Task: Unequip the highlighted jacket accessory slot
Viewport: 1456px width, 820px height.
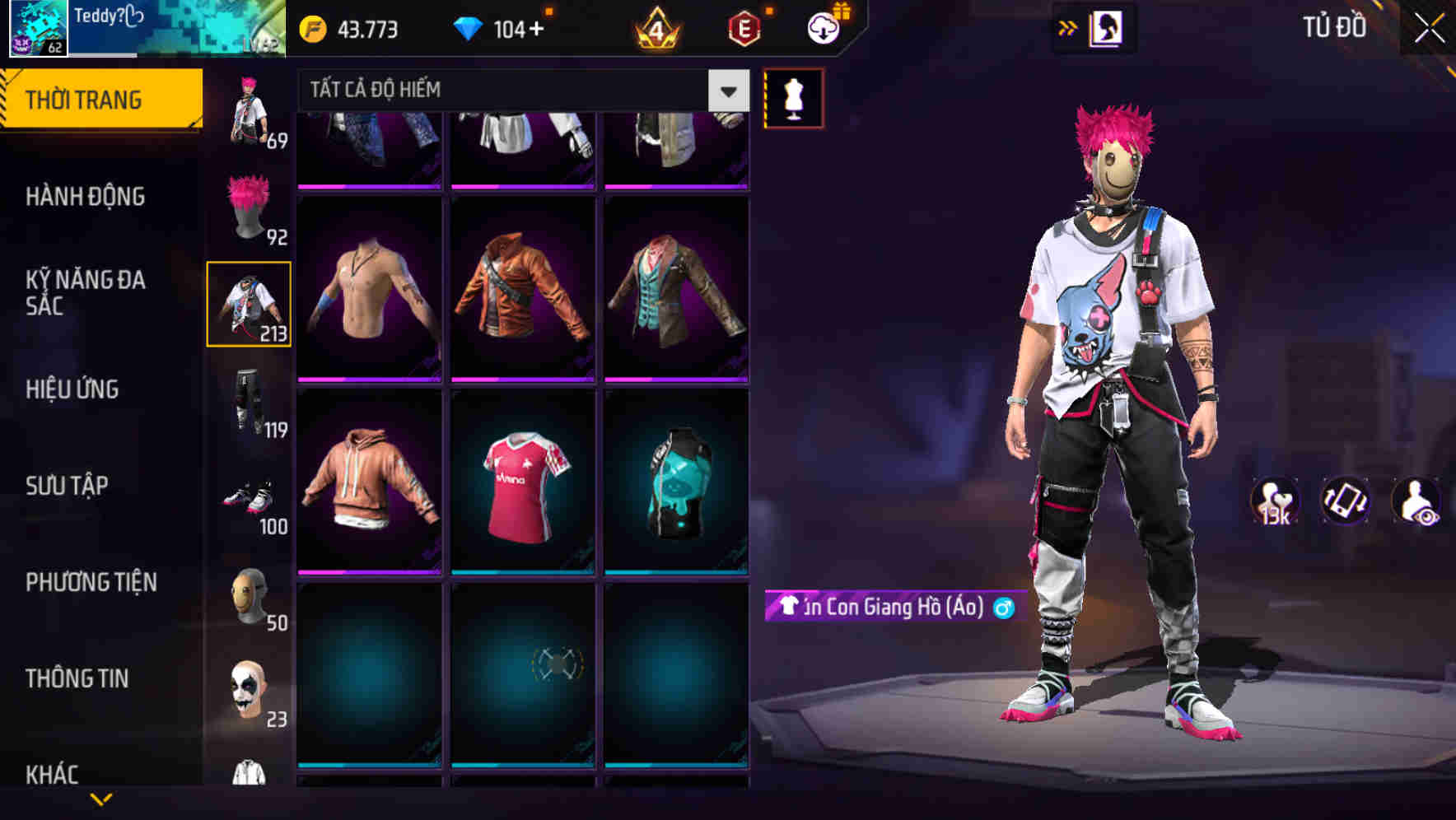Action: [x=250, y=303]
